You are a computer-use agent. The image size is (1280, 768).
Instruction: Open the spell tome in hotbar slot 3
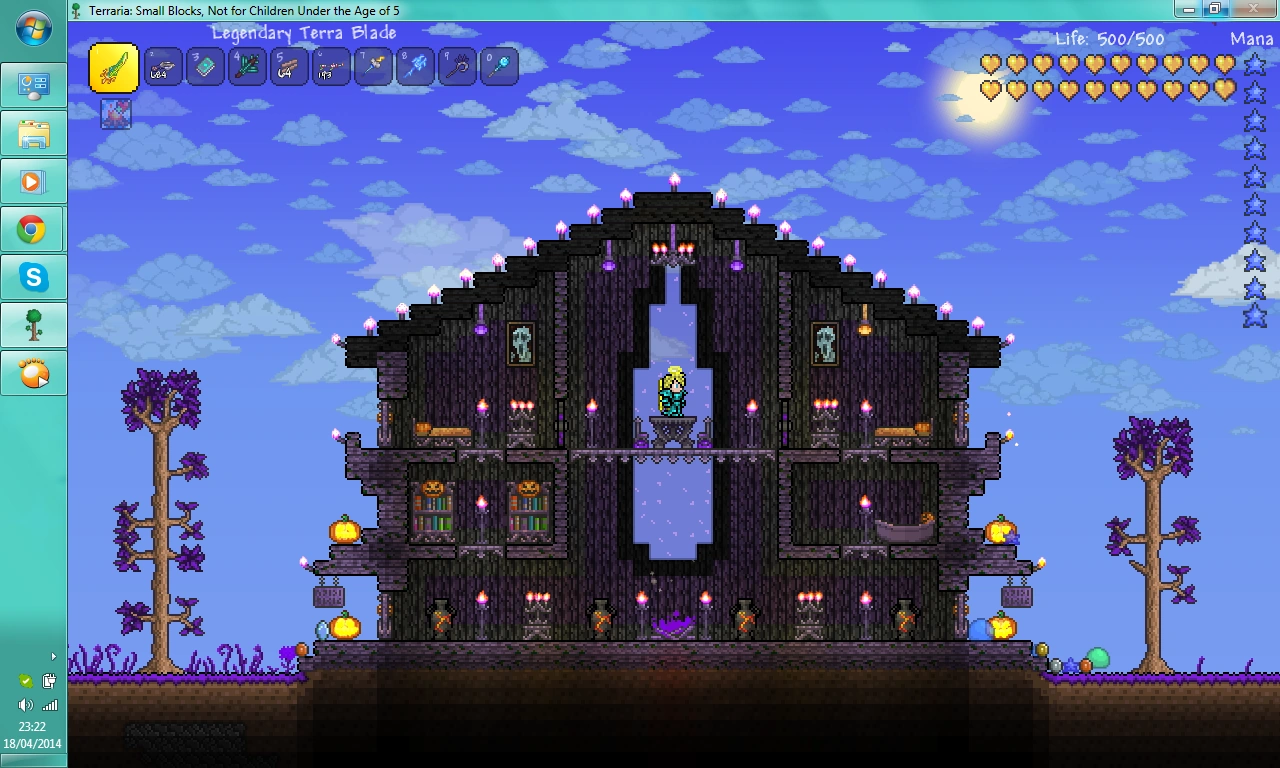click(x=205, y=67)
